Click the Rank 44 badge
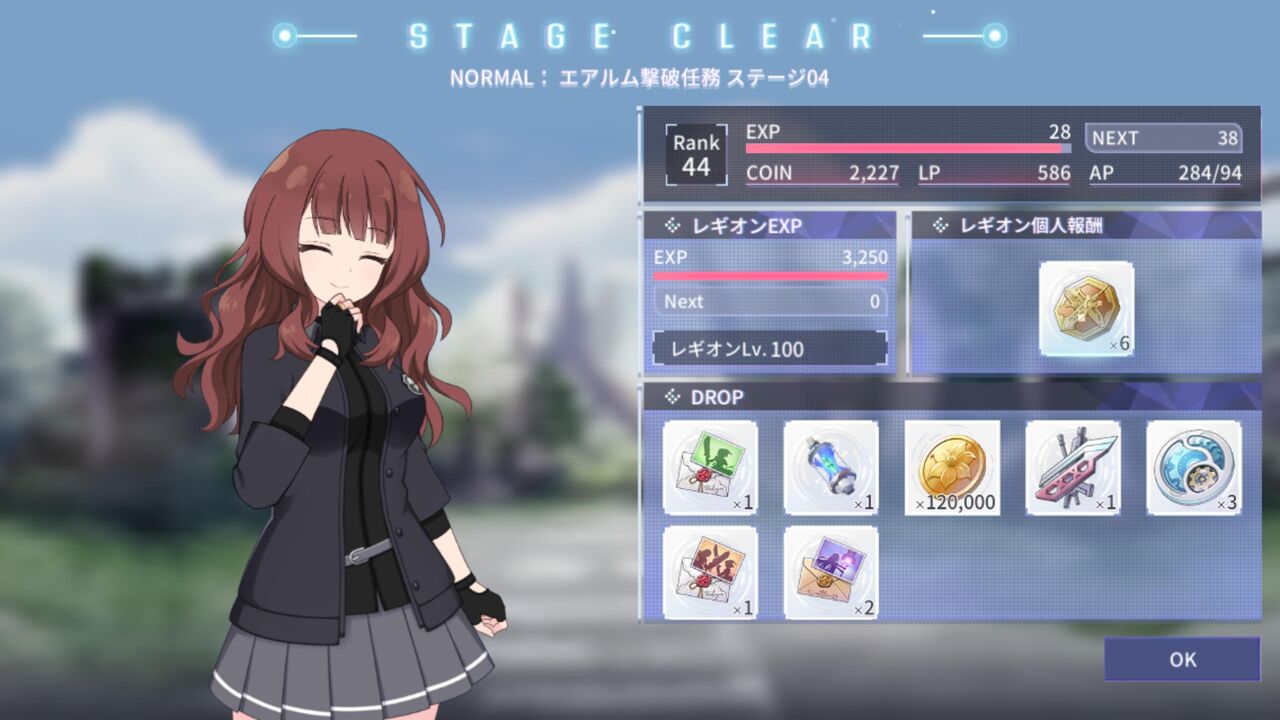The image size is (1280, 720). click(x=694, y=152)
